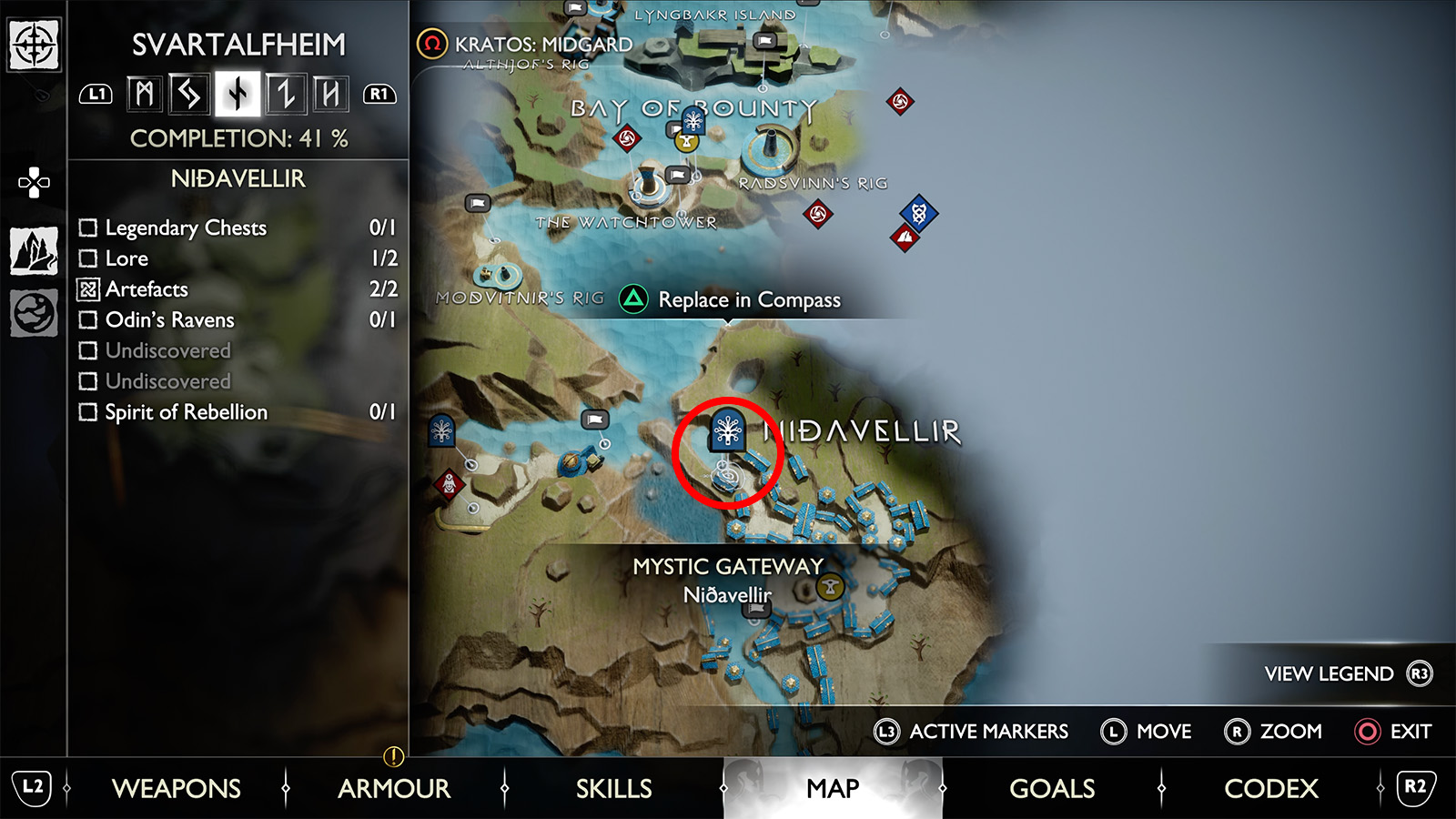Choose the Spirit of Rebellion row
The image size is (1456, 819).
237,412
